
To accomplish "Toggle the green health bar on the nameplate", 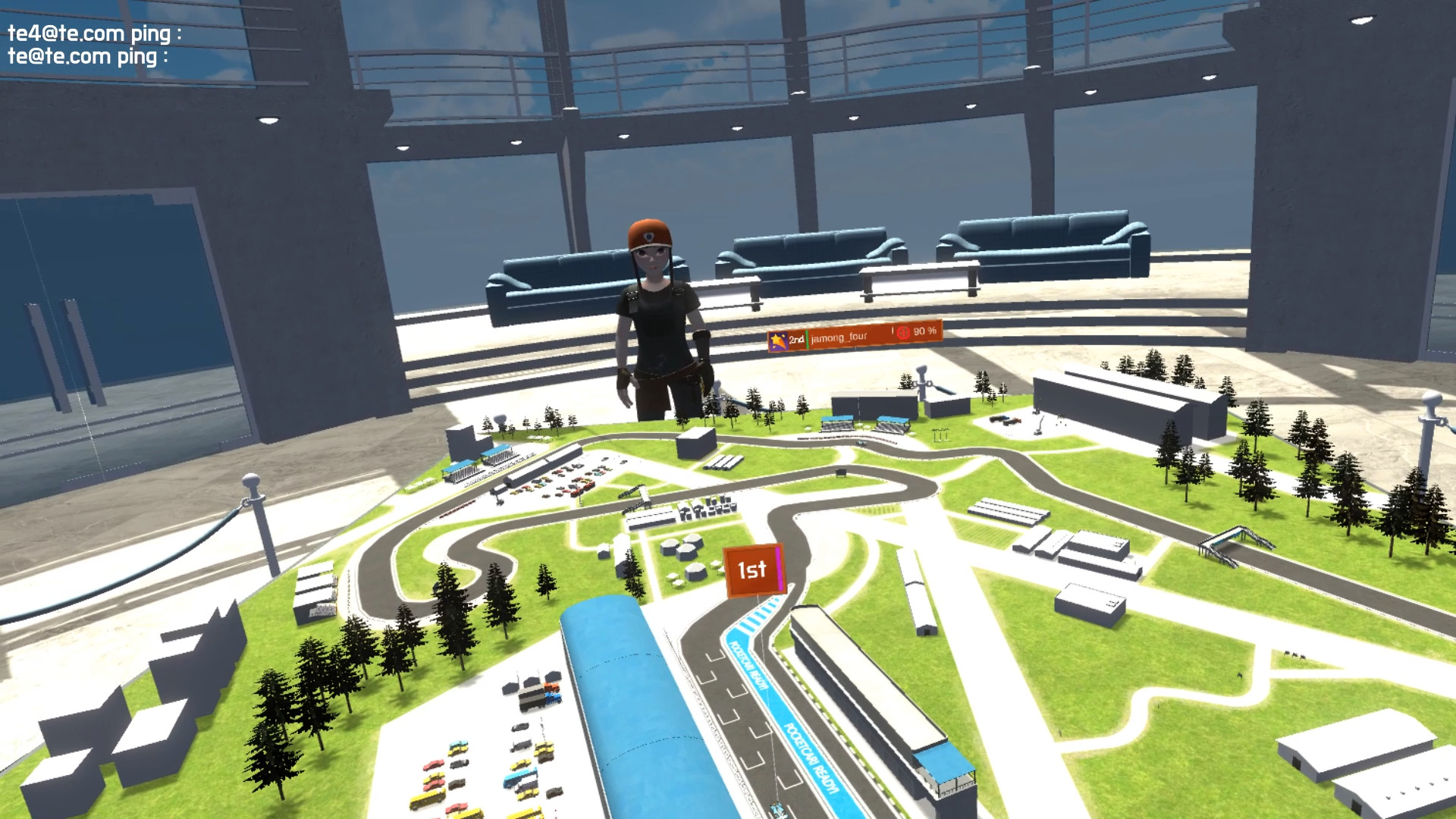I will [807, 339].
